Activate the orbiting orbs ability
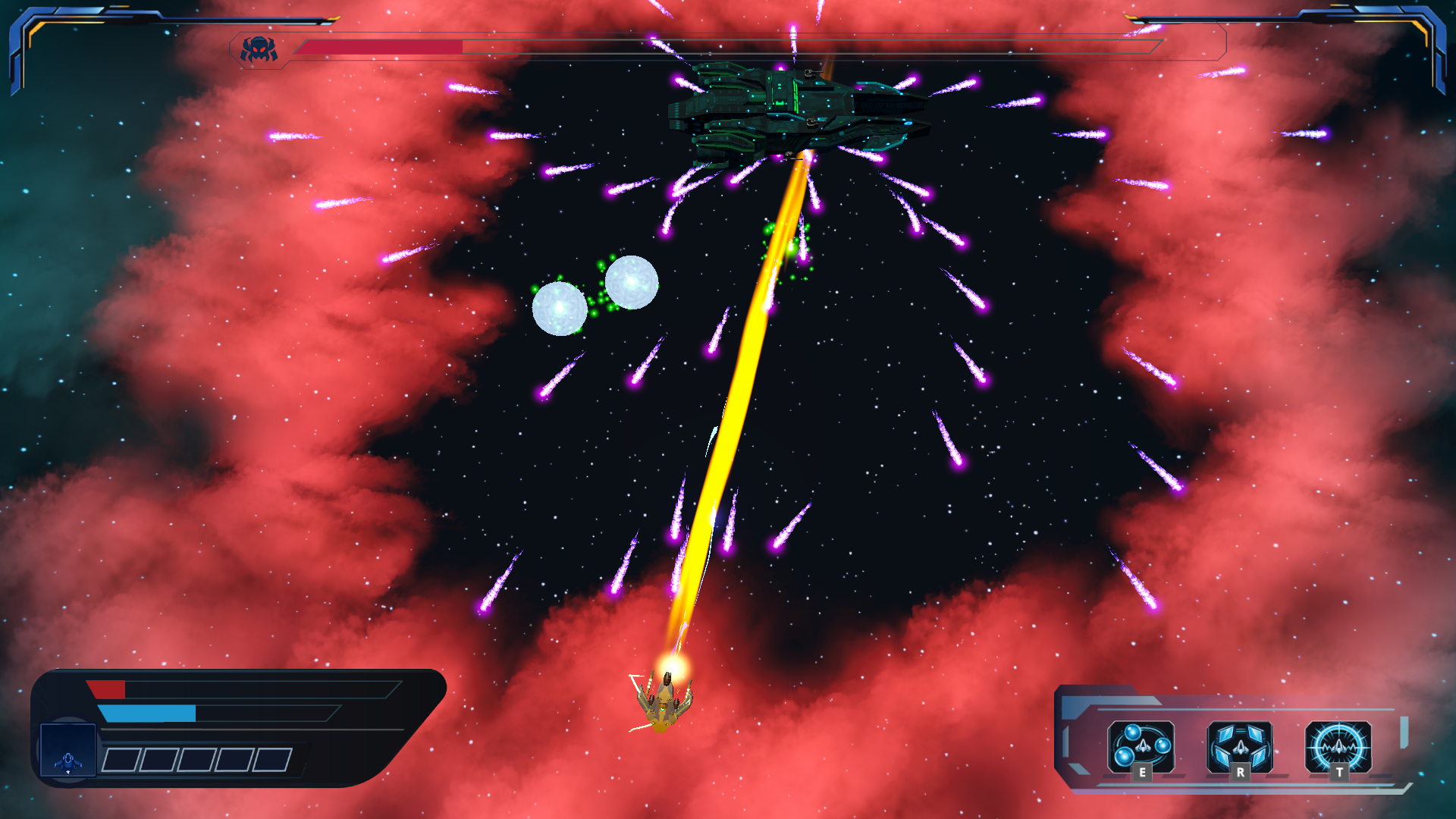Image resolution: width=1456 pixels, height=819 pixels. tap(1141, 746)
